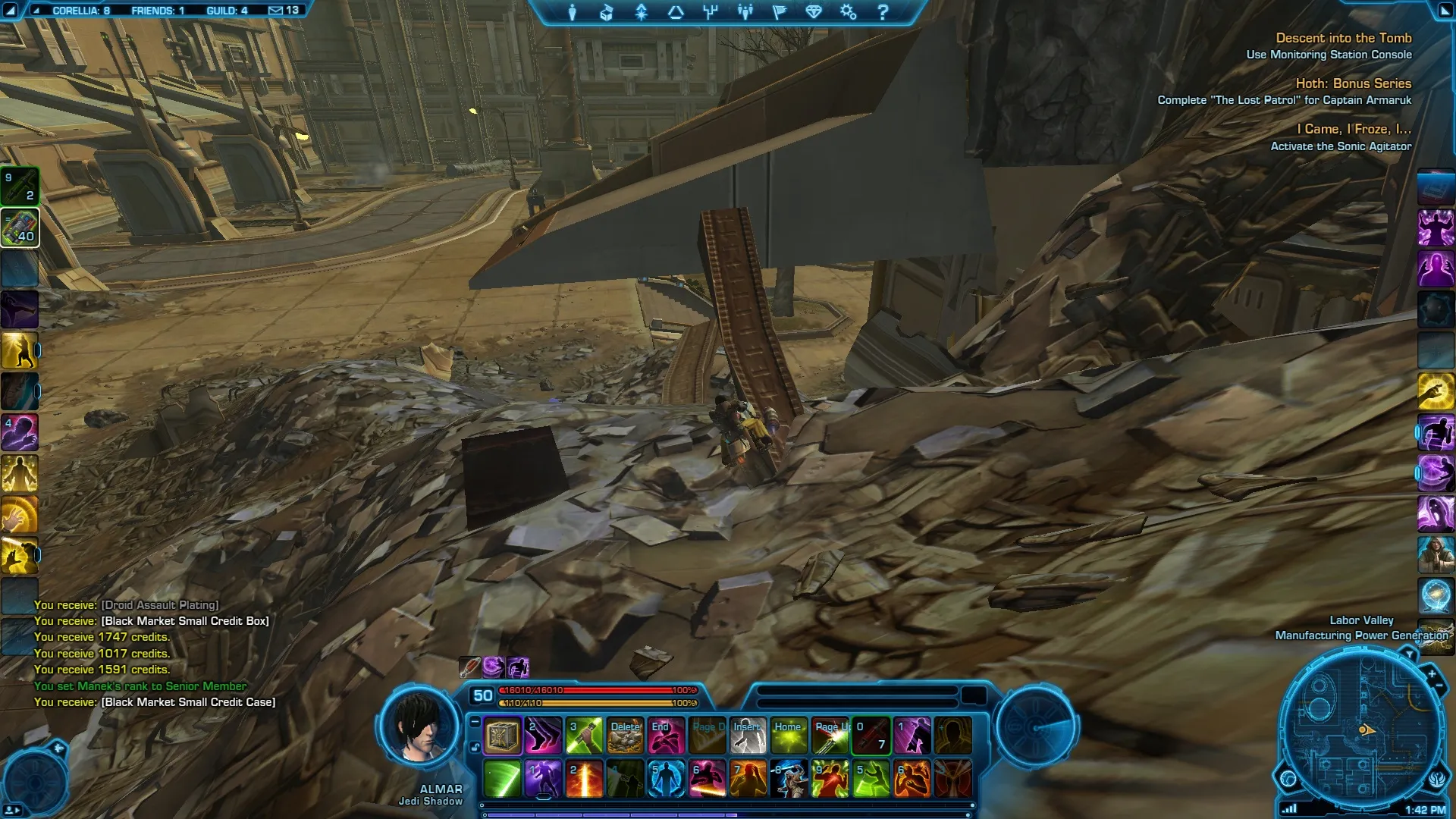
Task: Click the question mark help icon
Action: (x=882, y=12)
